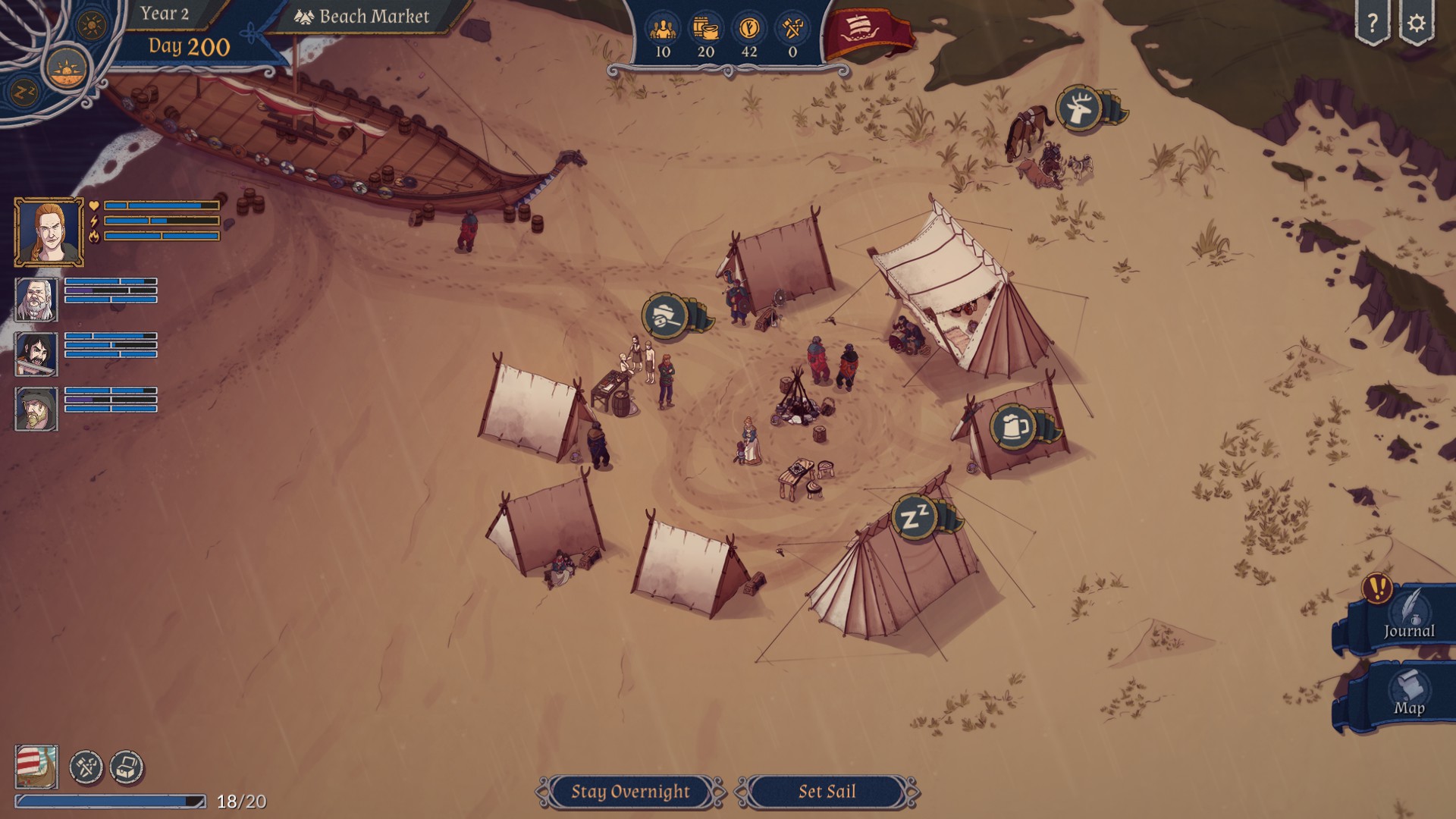Select the dark-haired crew member portrait
The width and height of the screenshot is (1456, 819).
[x=36, y=353]
